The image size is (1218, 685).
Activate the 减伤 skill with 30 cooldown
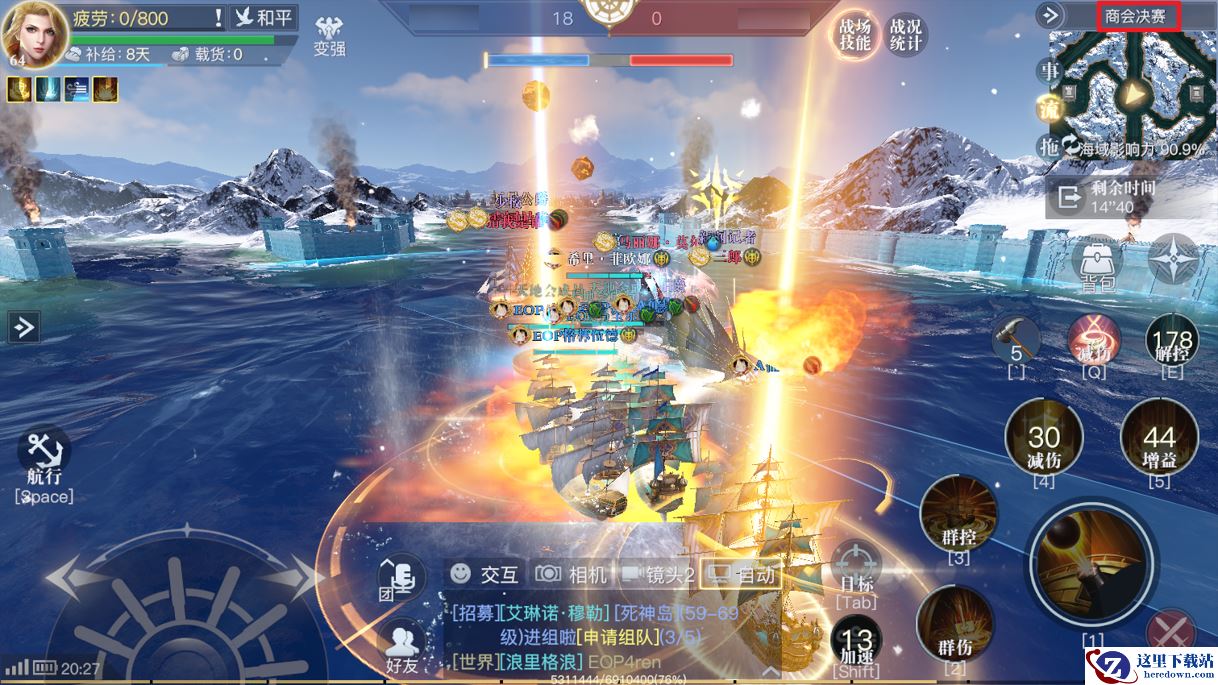[x=1044, y=440]
